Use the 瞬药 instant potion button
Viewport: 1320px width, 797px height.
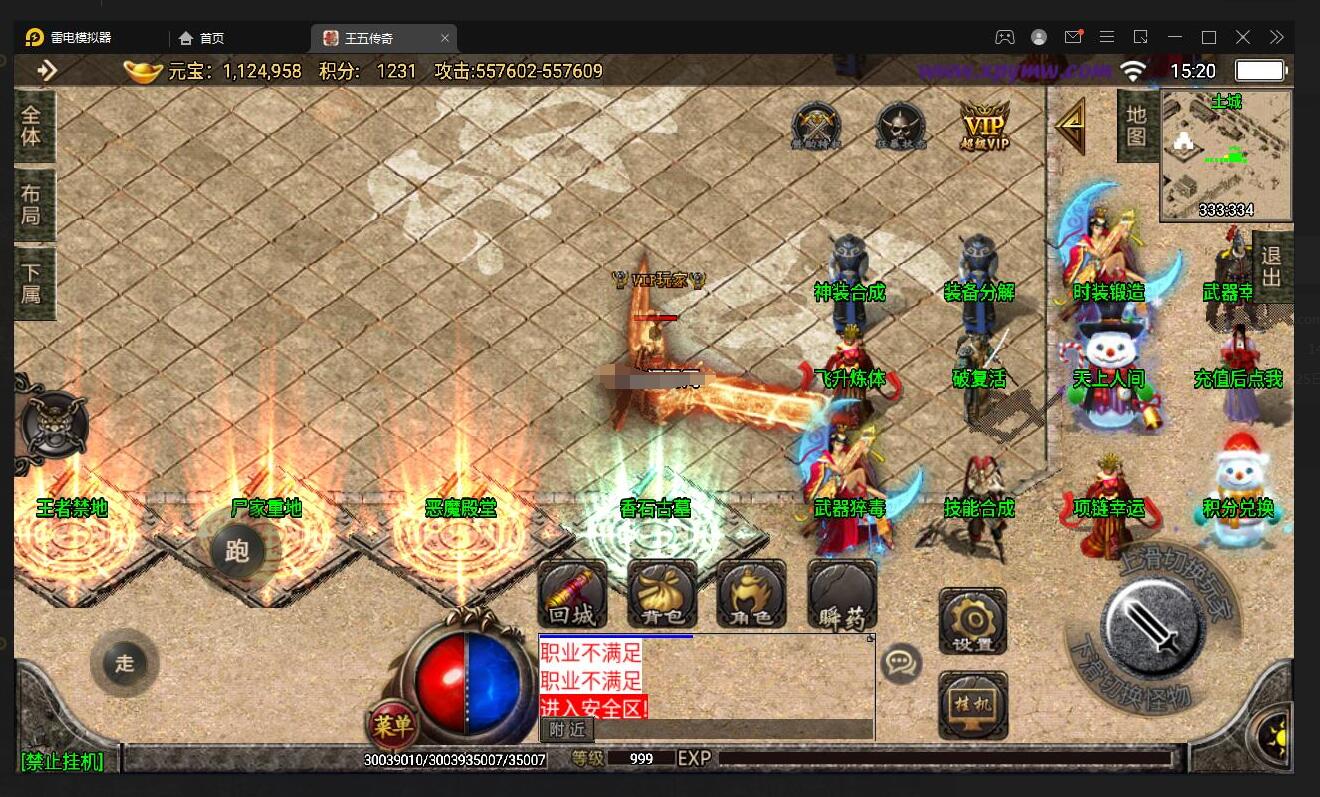842,594
